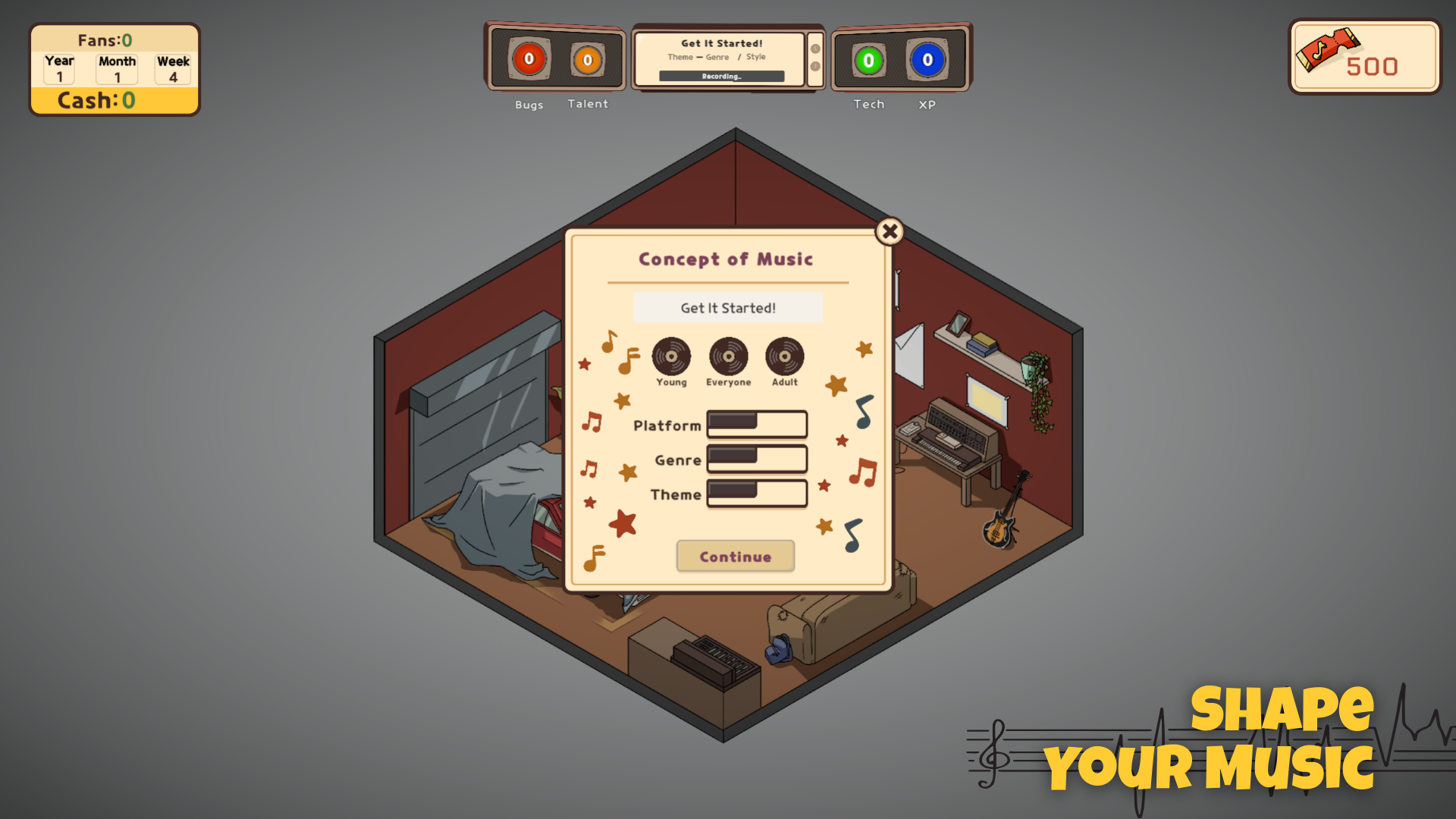Click the Continue button
1456x819 pixels.
[x=735, y=557]
